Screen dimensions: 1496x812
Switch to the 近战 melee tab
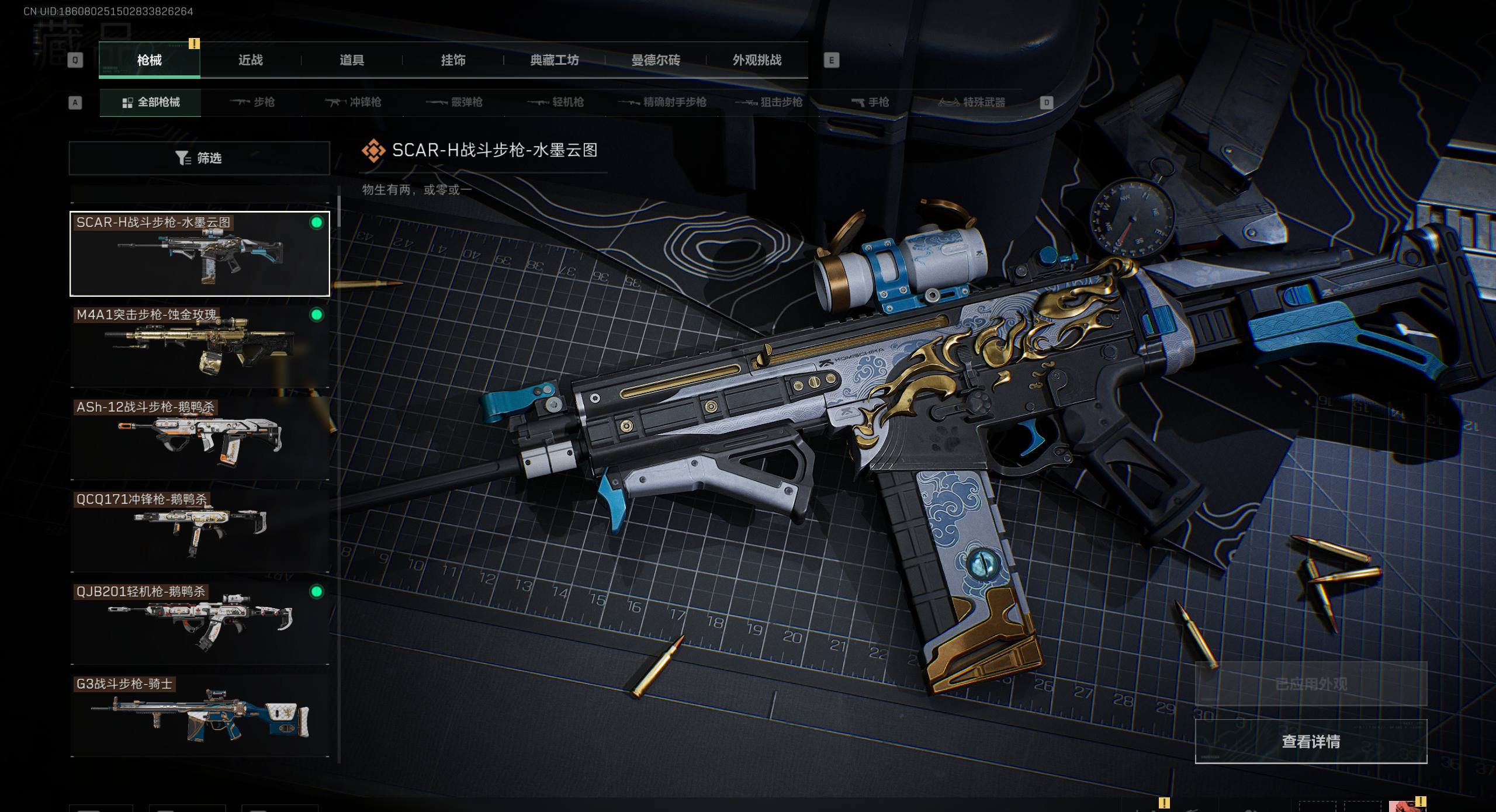pyautogui.click(x=250, y=60)
